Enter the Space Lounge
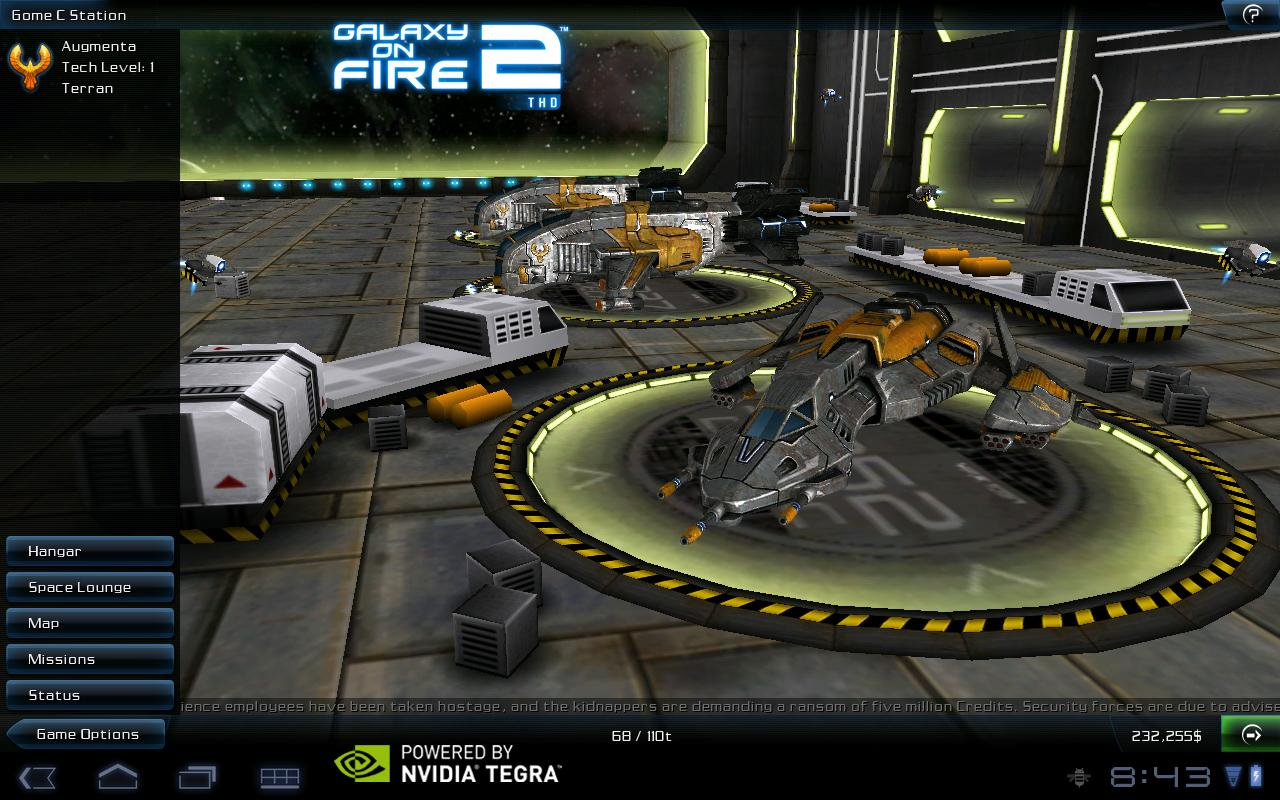Screen dimensions: 1280x800 90,587
